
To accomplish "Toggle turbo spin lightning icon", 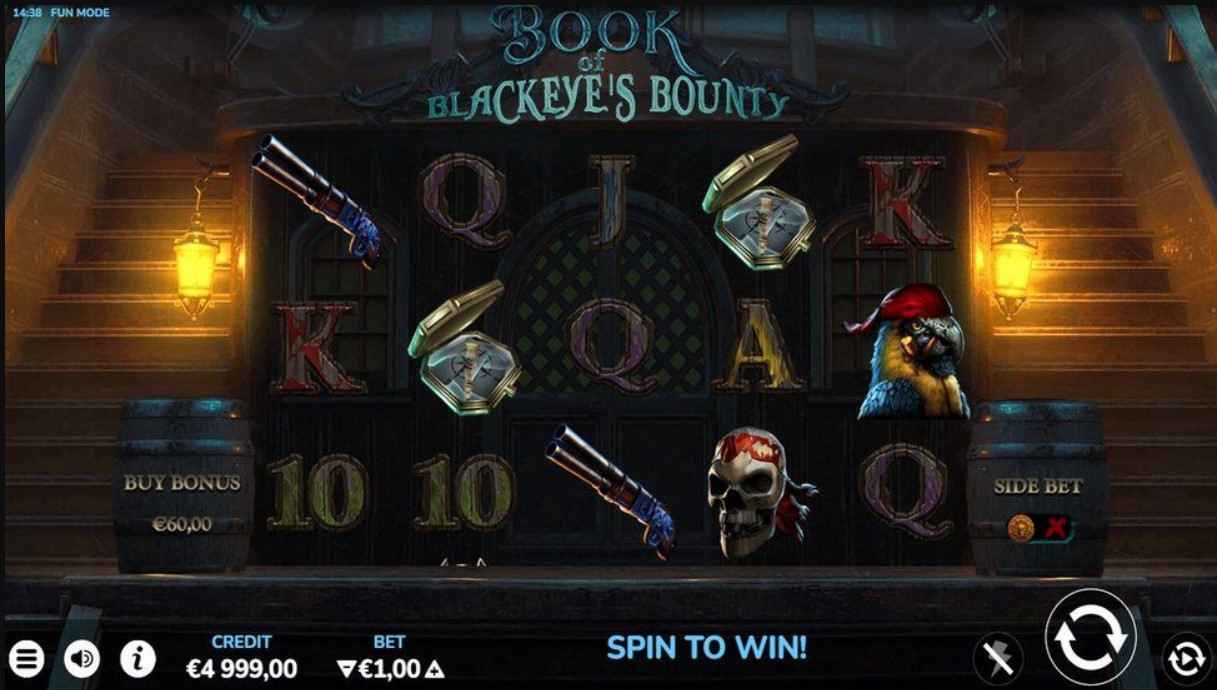I will (x=998, y=658).
